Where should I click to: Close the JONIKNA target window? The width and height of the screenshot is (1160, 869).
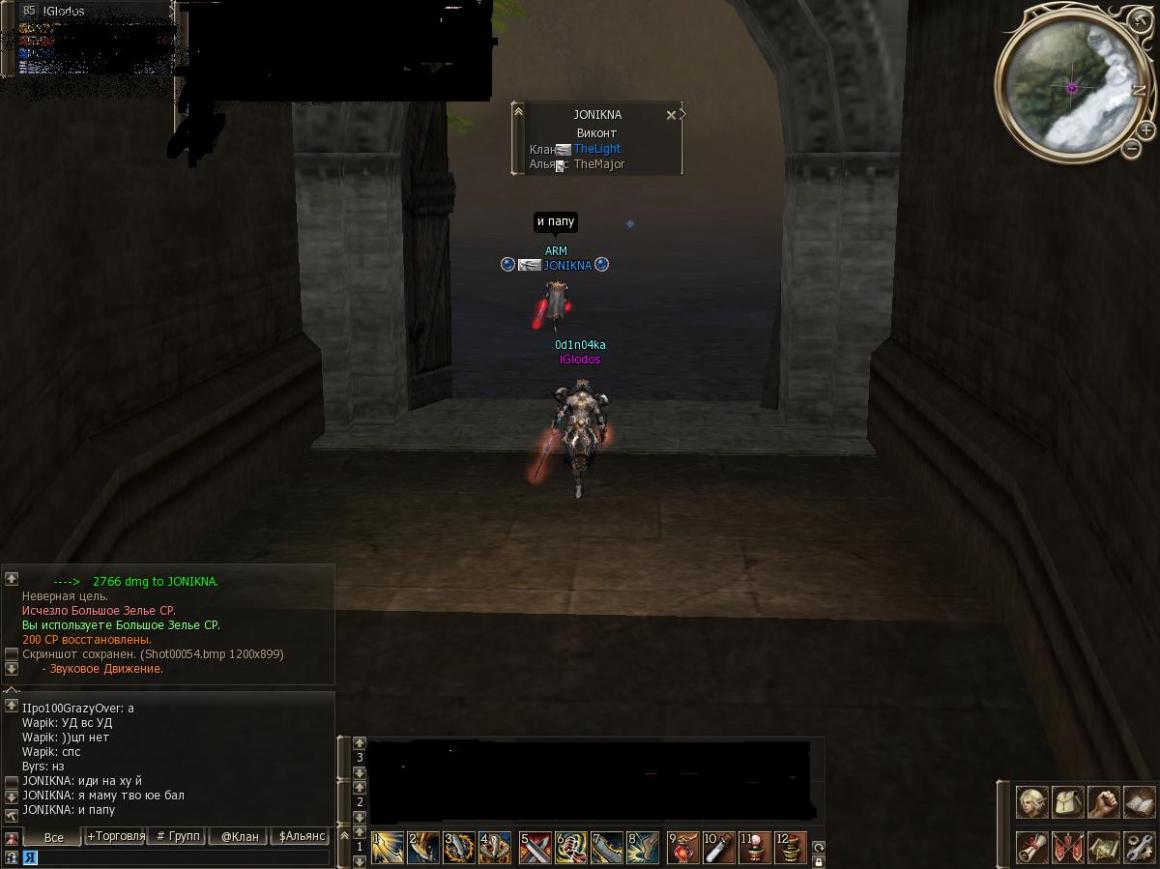(x=671, y=115)
